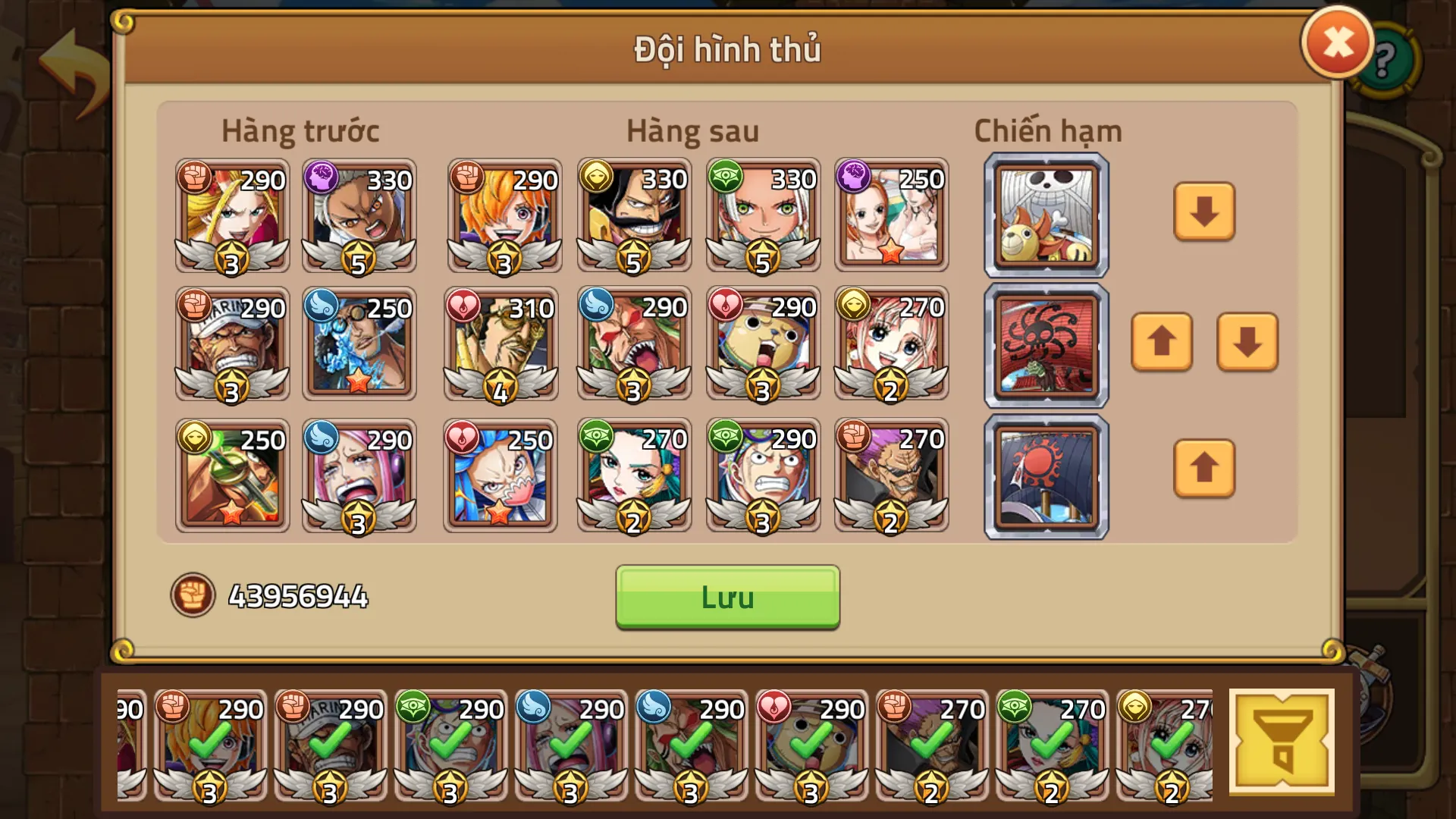Select the Thousand Sunny warship thumbnail

coord(1045,215)
